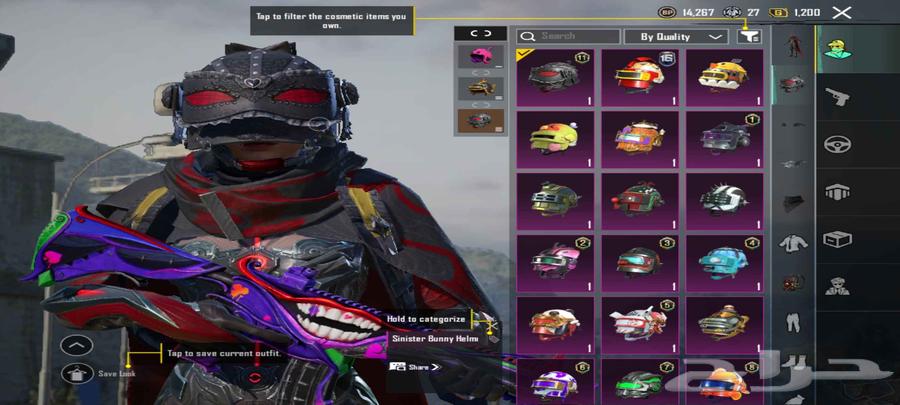The image size is (900, 405).
Task: Select the yellow-green duck helmet skin
Action: [x=555, y=140]
